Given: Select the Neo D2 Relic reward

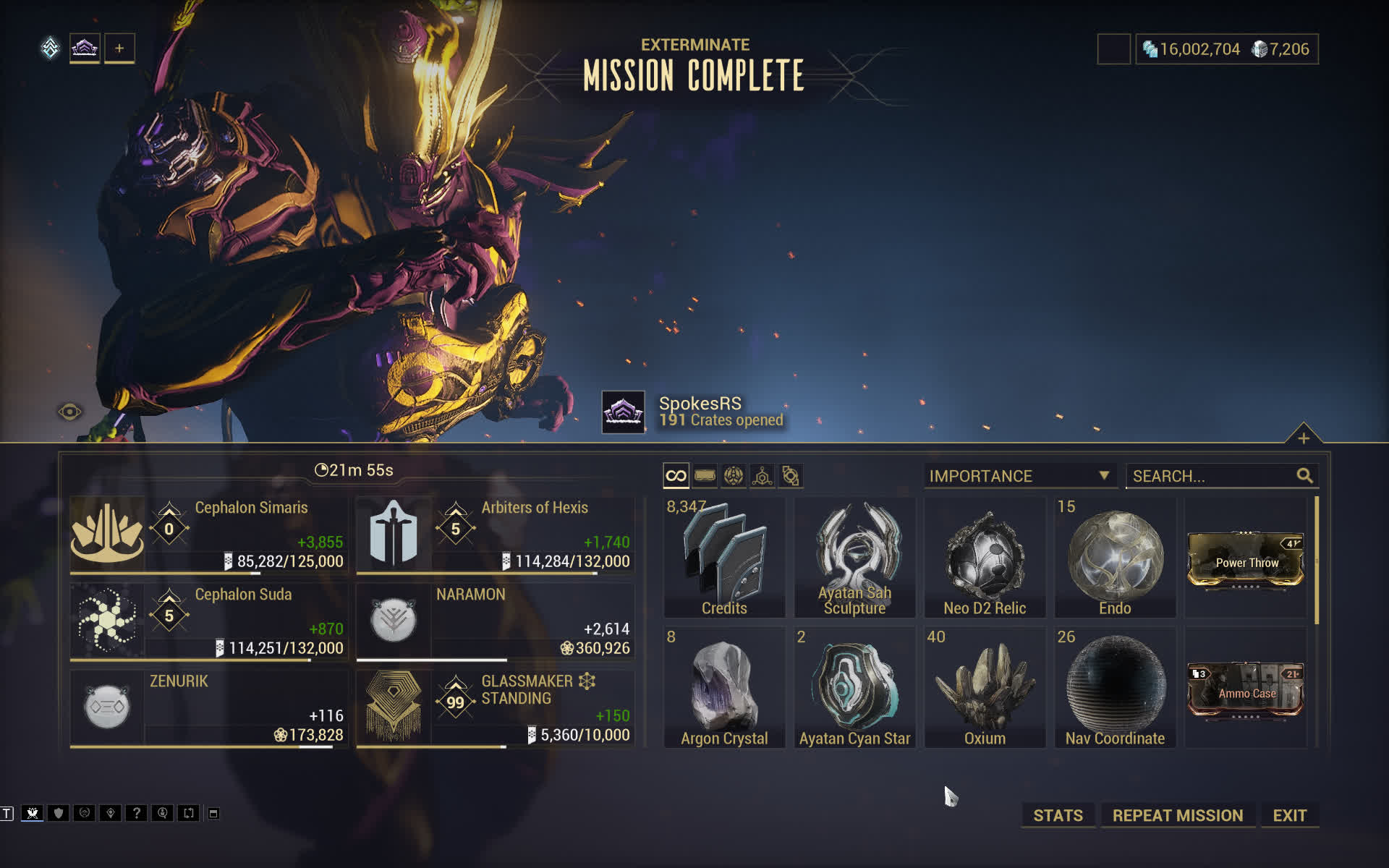Looking at the screenshot, I should click(985, 558).
